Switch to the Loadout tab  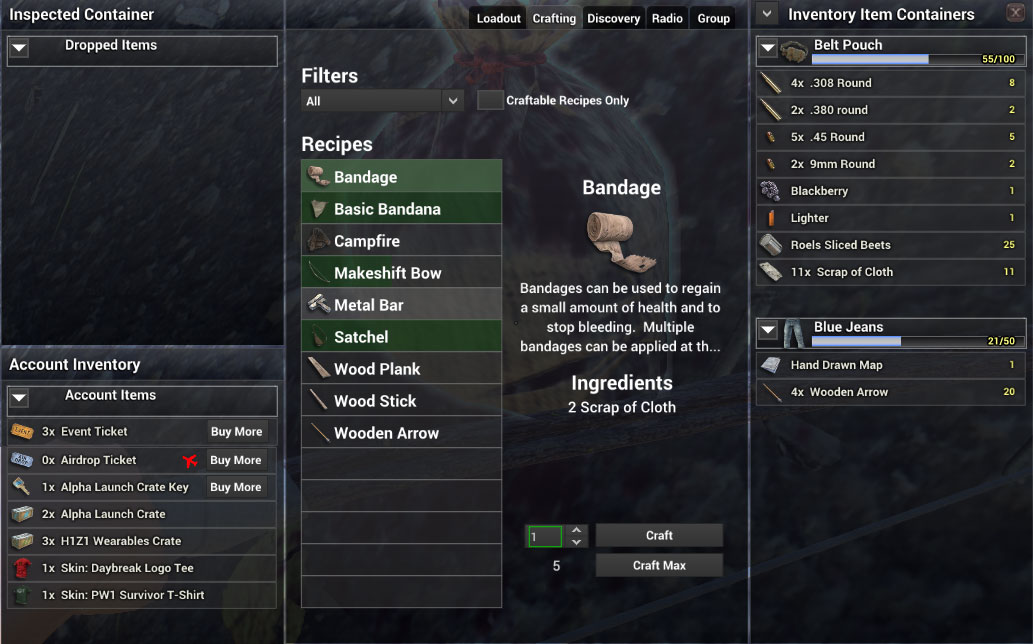pos(498,19)
